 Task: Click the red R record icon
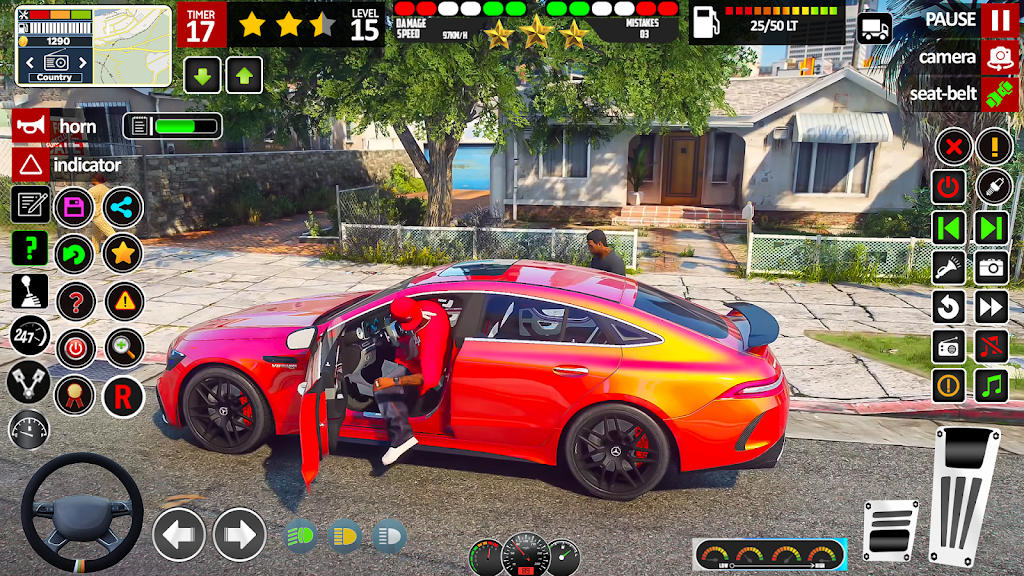coord(123,397)
